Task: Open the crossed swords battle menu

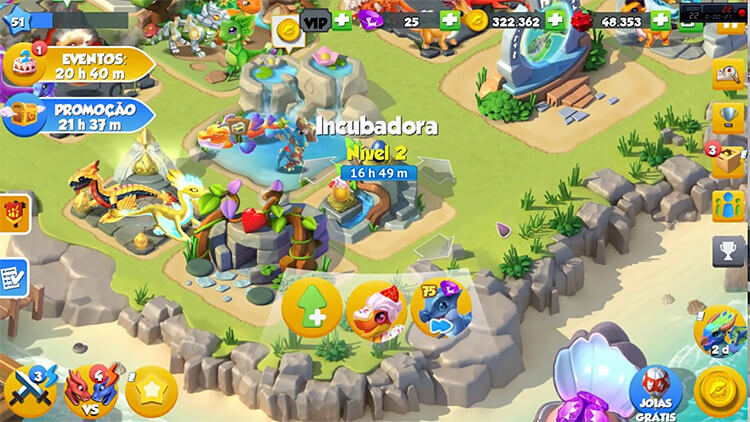Action: click(x=29, y=391)
